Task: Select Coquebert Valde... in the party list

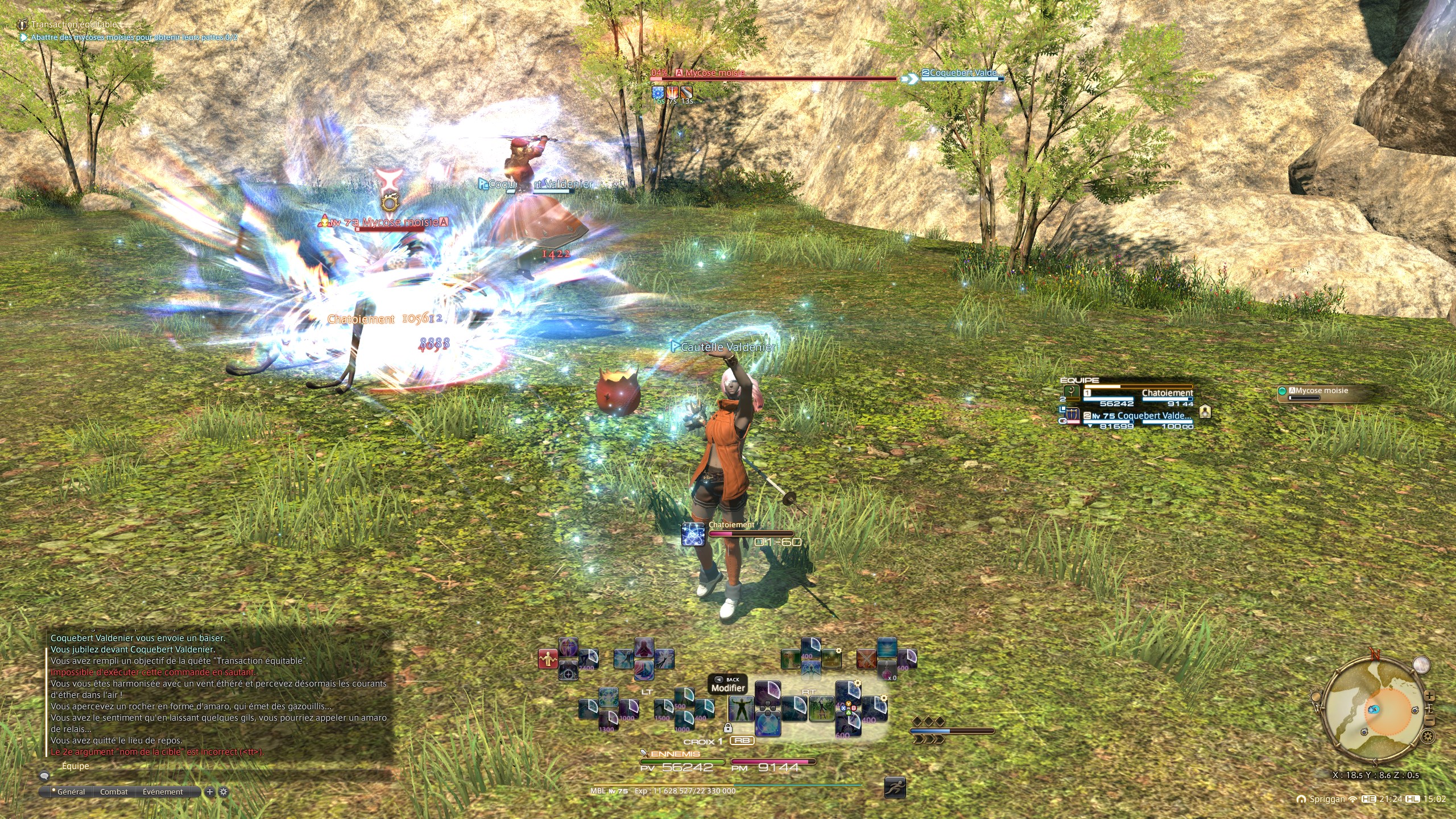Action: pos(1137,416)
